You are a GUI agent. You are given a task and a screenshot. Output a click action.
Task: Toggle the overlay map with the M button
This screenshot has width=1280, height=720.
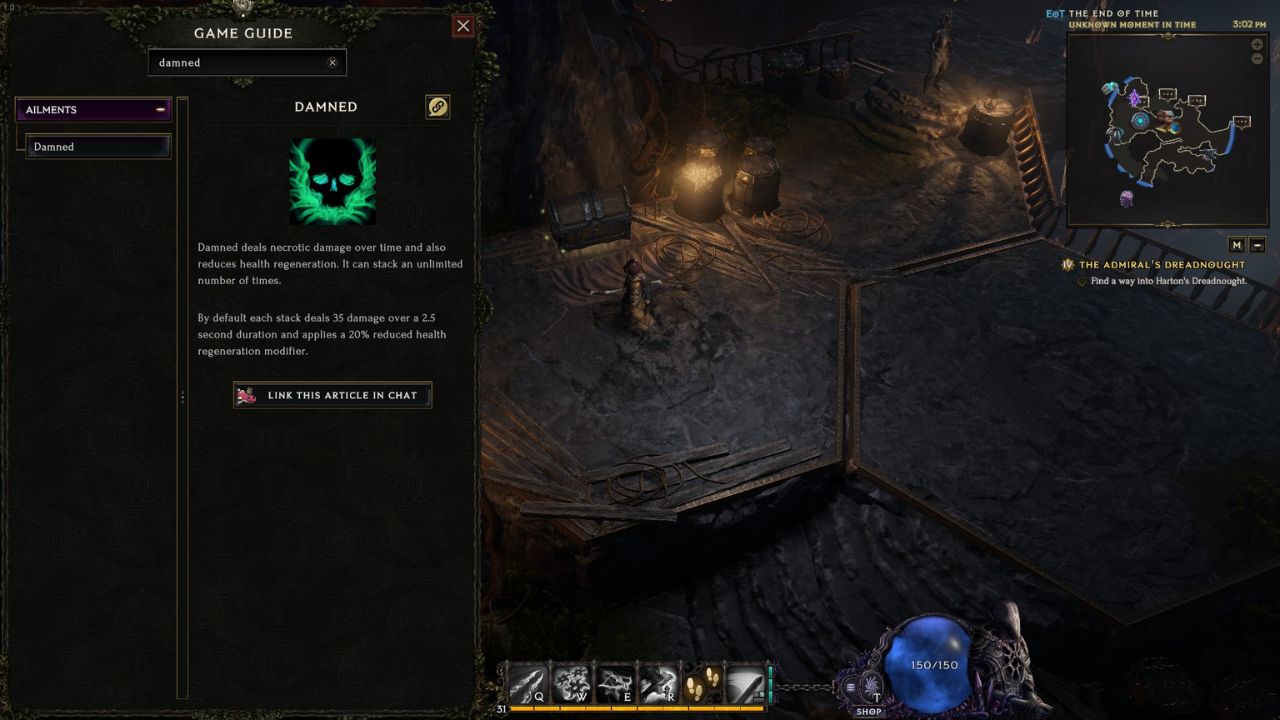tap(1236, 245)
